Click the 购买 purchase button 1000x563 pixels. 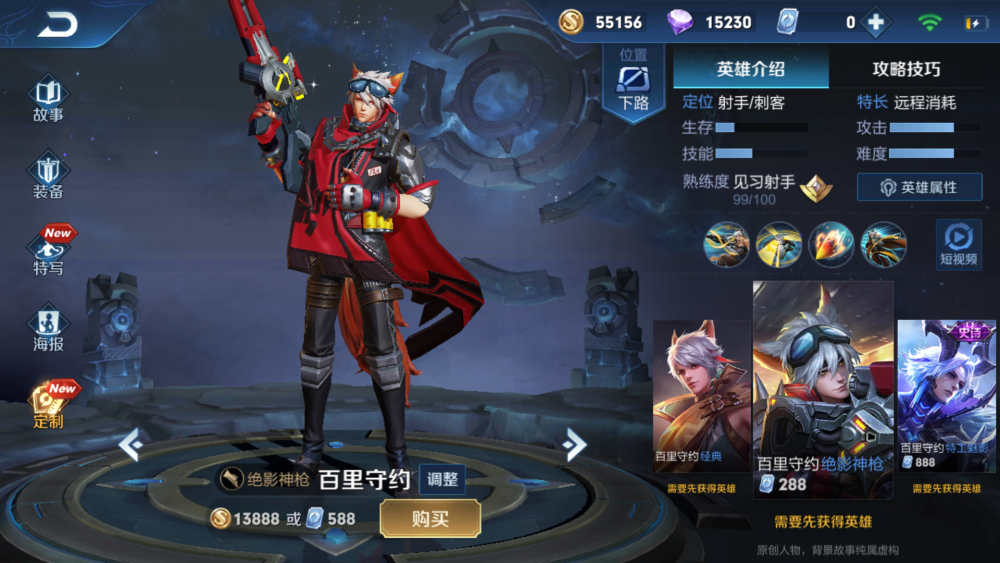point(430,518)
